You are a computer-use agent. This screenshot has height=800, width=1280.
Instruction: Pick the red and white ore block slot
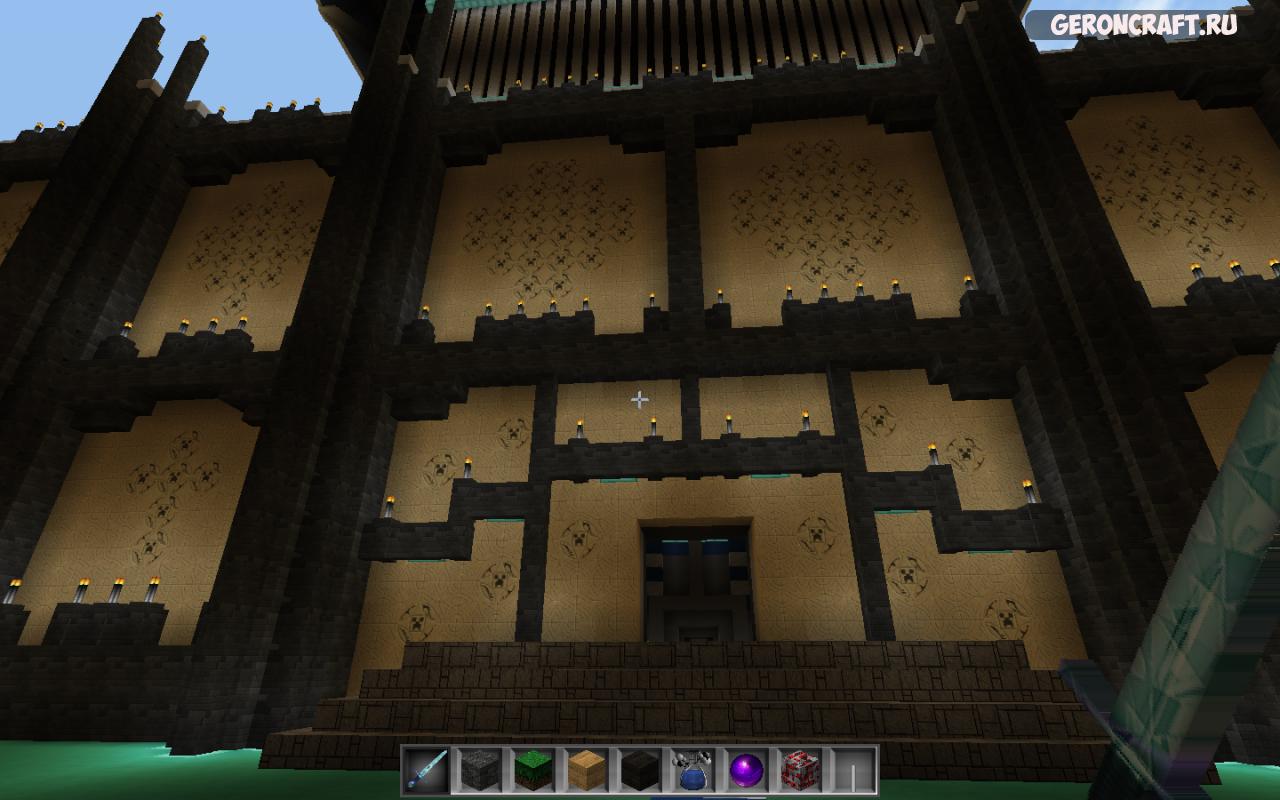point(800,770)
